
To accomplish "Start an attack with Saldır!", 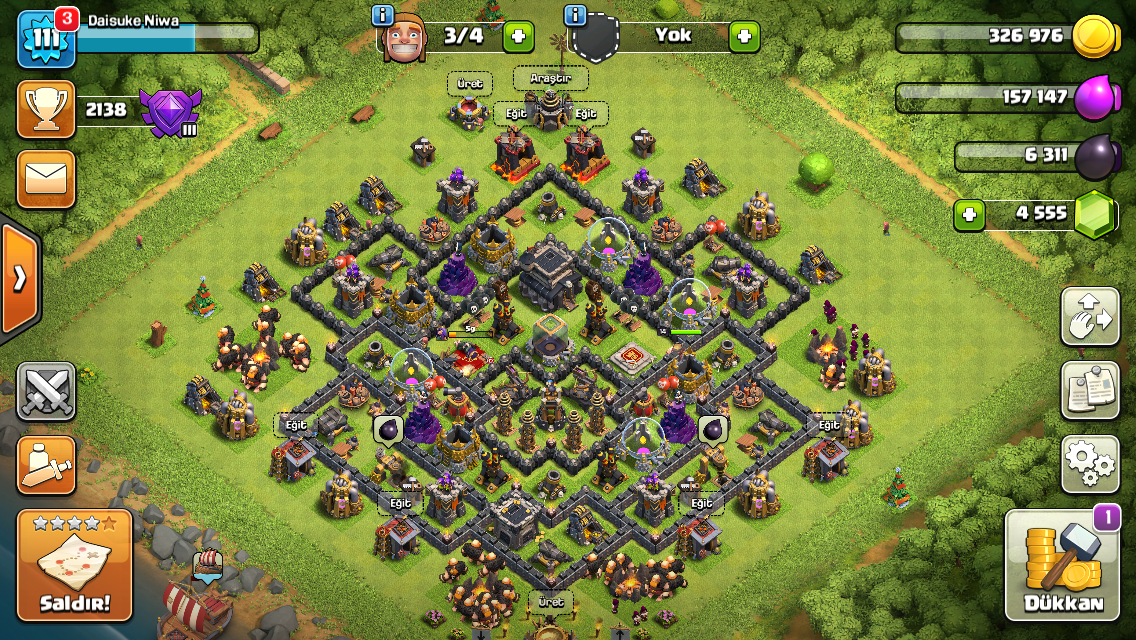I will 75,565.
